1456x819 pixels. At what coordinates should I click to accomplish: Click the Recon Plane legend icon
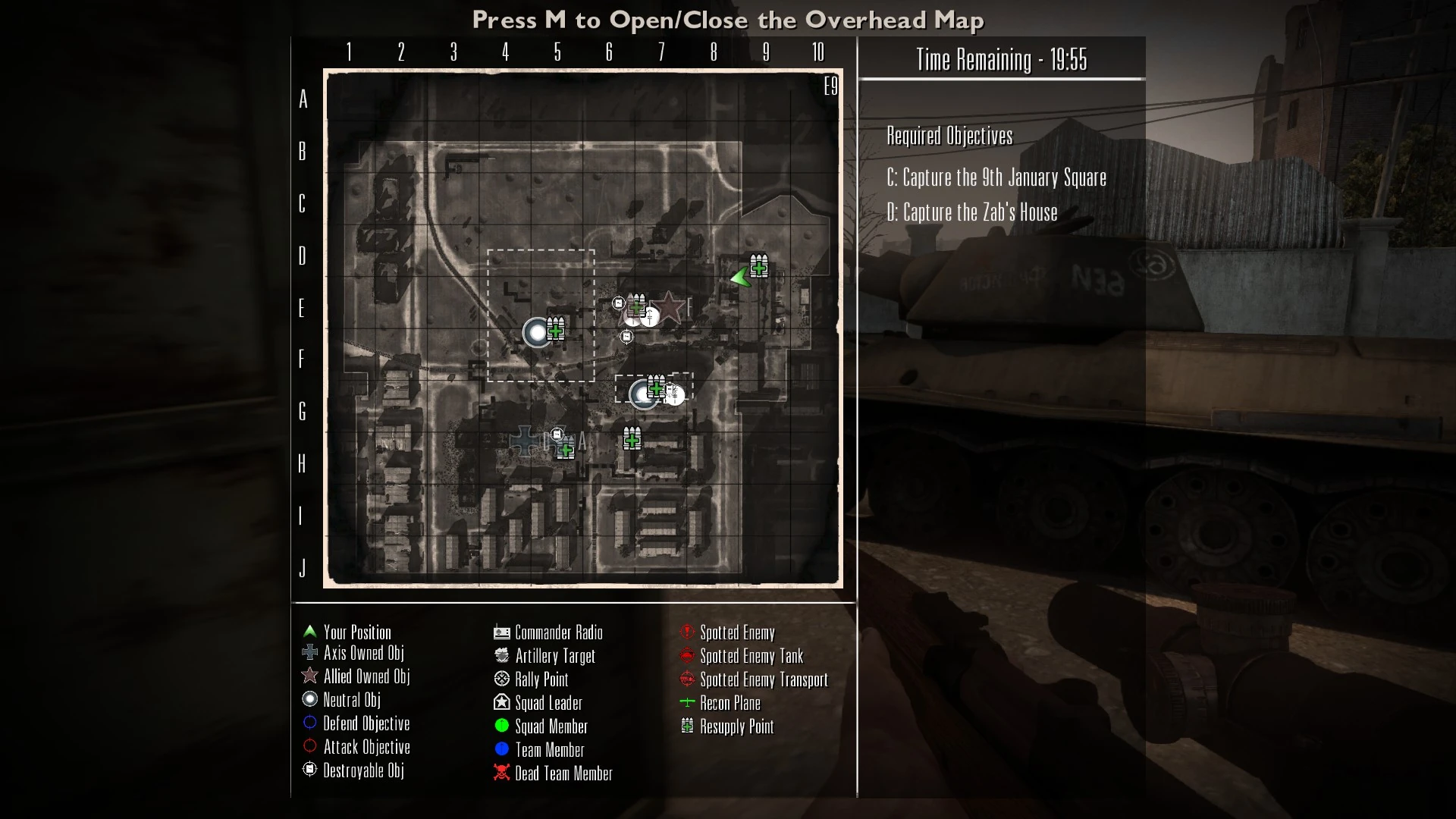click(x=688, y=703)
